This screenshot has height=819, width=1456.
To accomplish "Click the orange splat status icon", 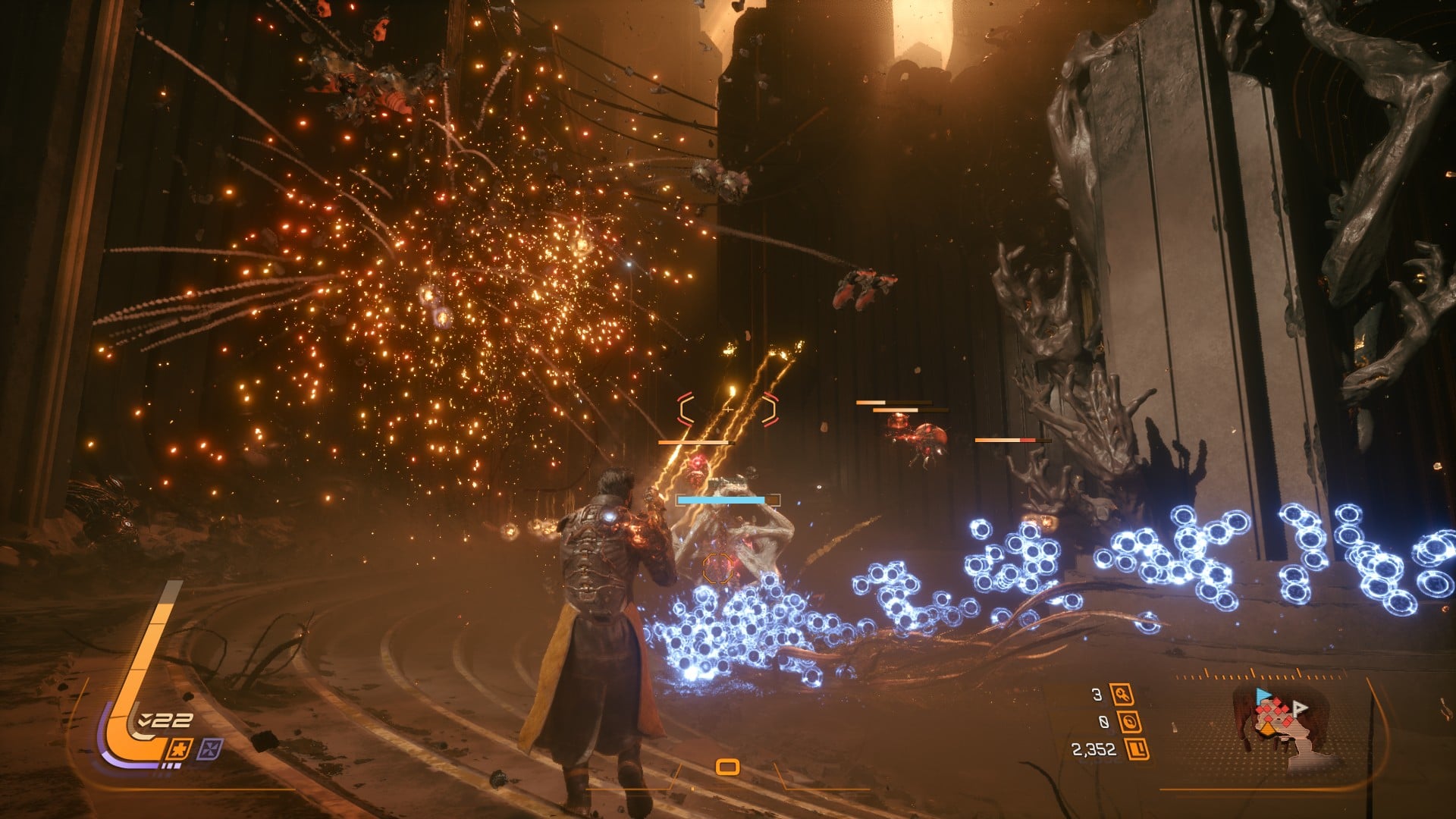I will 180,750.
